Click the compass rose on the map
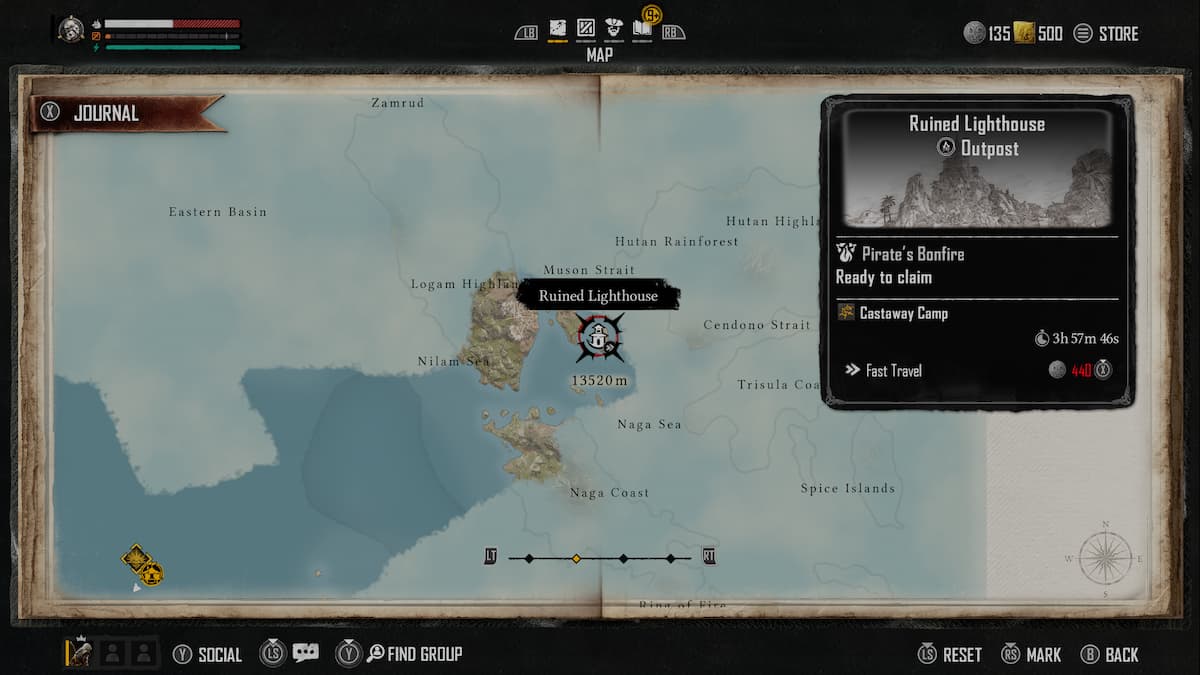Screen dimensions: 1200x675 1105,557
